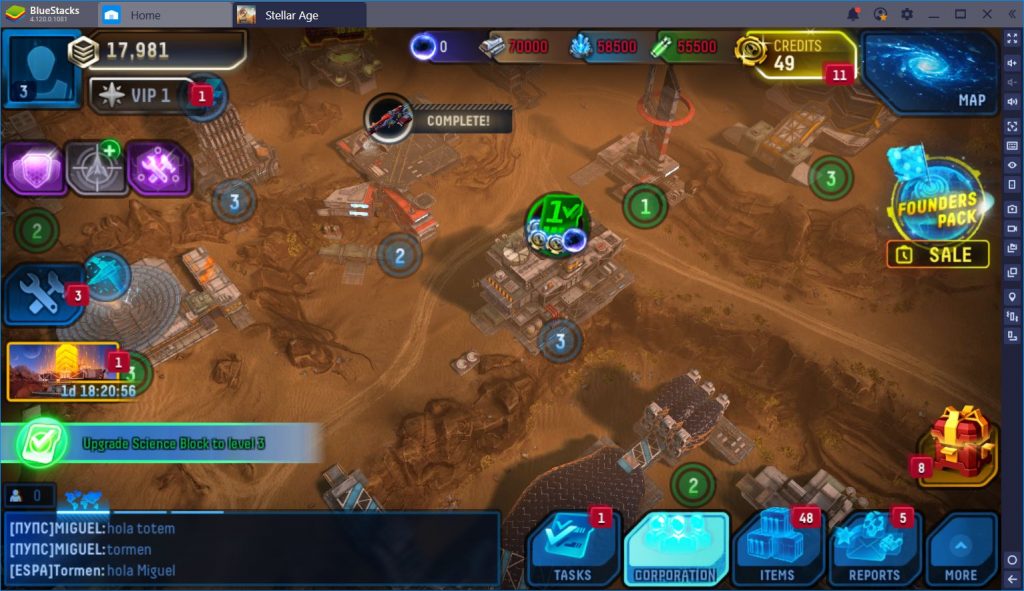Expand the More menu
Screen dimensions: 1024x591
[x=960, y=548]
